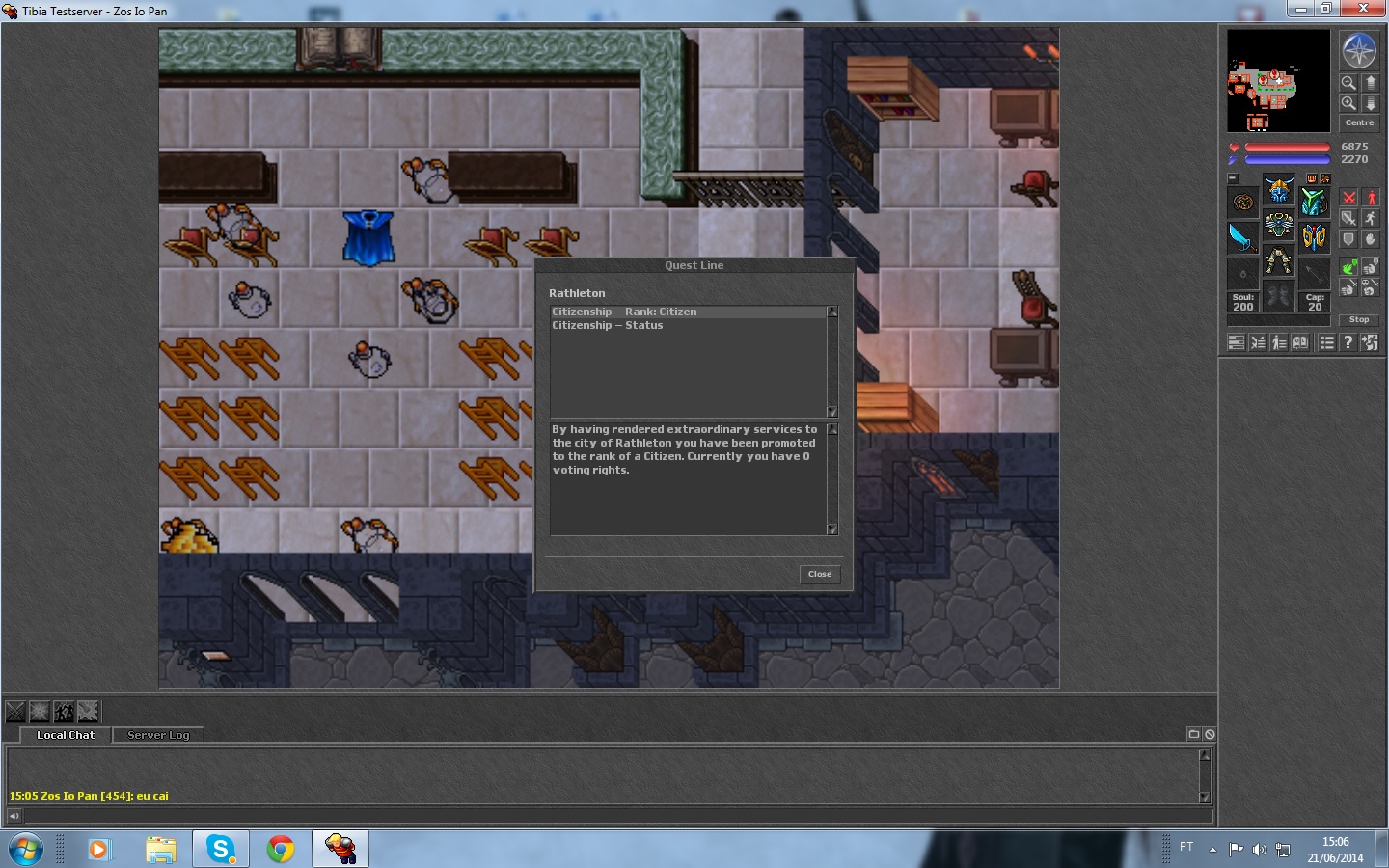Open the help question mark button
This screenshot has width=1389, height=868.
pos(1348,342)
